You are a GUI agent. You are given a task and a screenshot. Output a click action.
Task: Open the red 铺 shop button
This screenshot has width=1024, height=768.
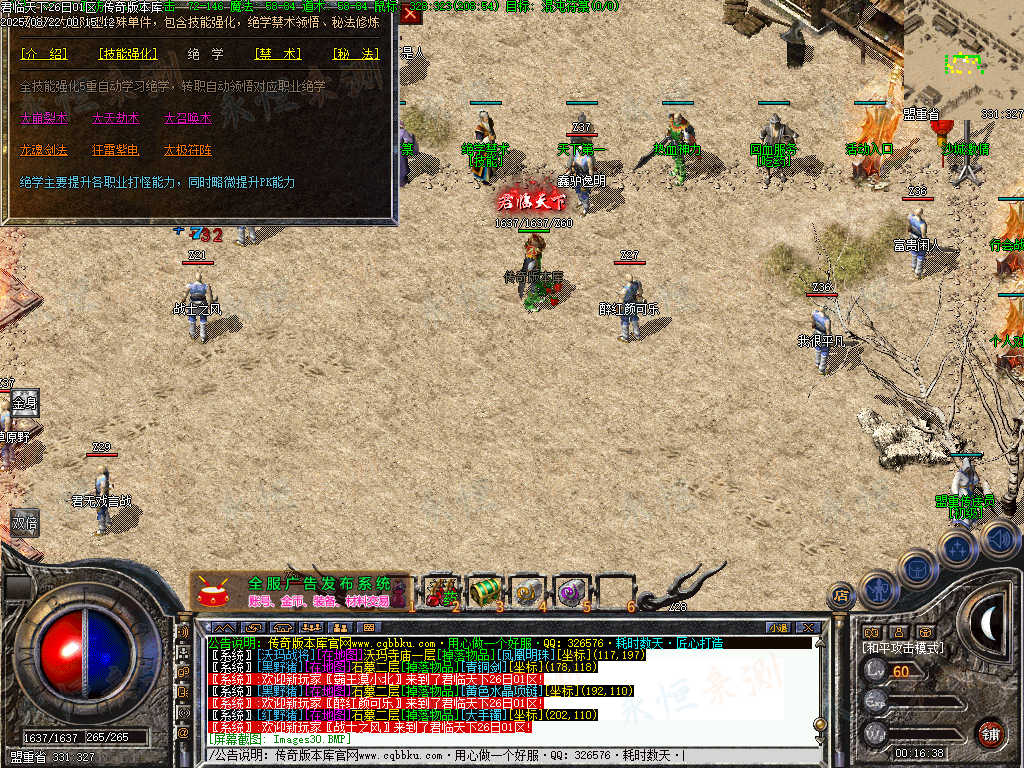990,733
